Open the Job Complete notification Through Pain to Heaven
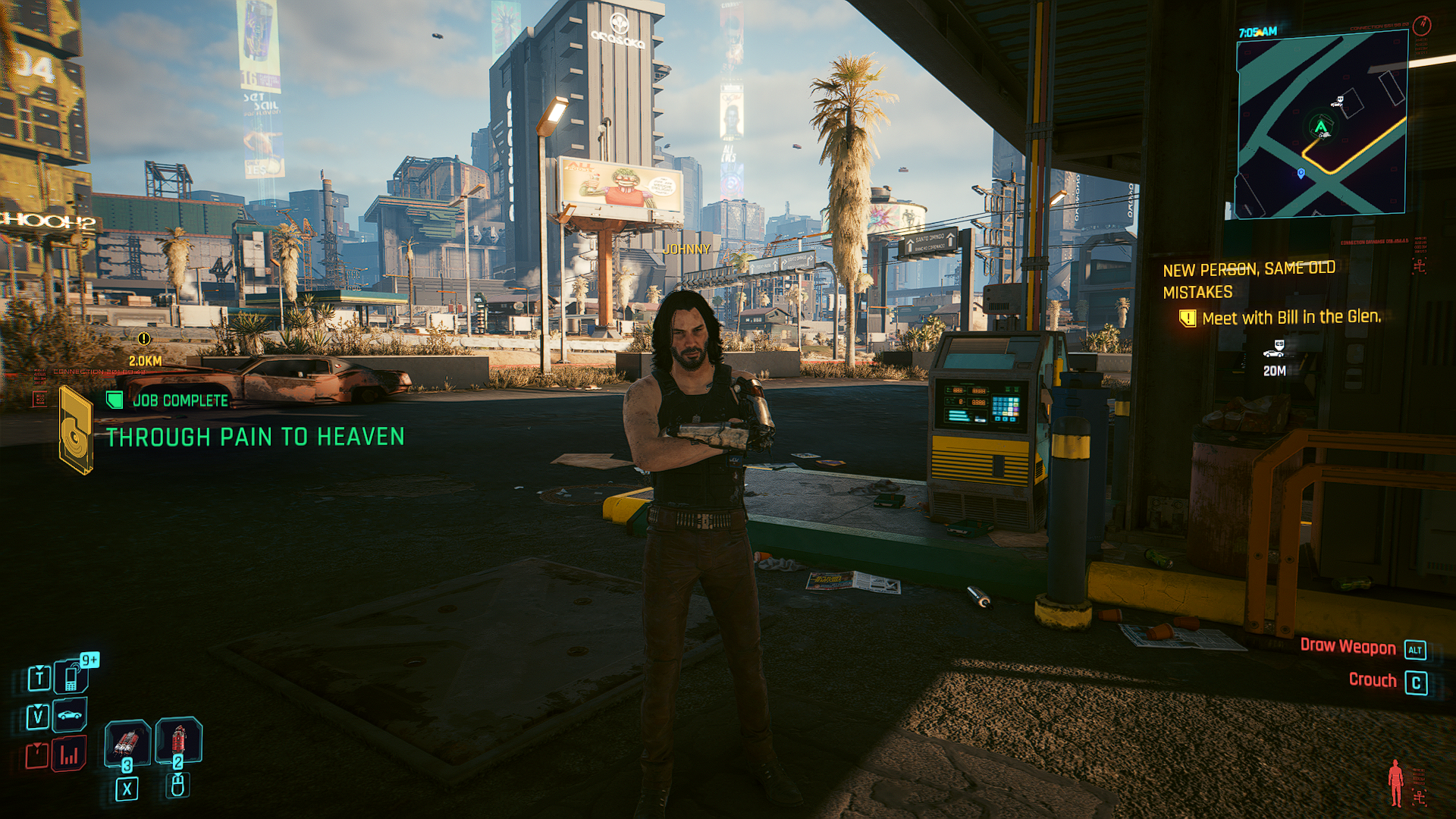The image size is (1456, 819). point(254,437)
